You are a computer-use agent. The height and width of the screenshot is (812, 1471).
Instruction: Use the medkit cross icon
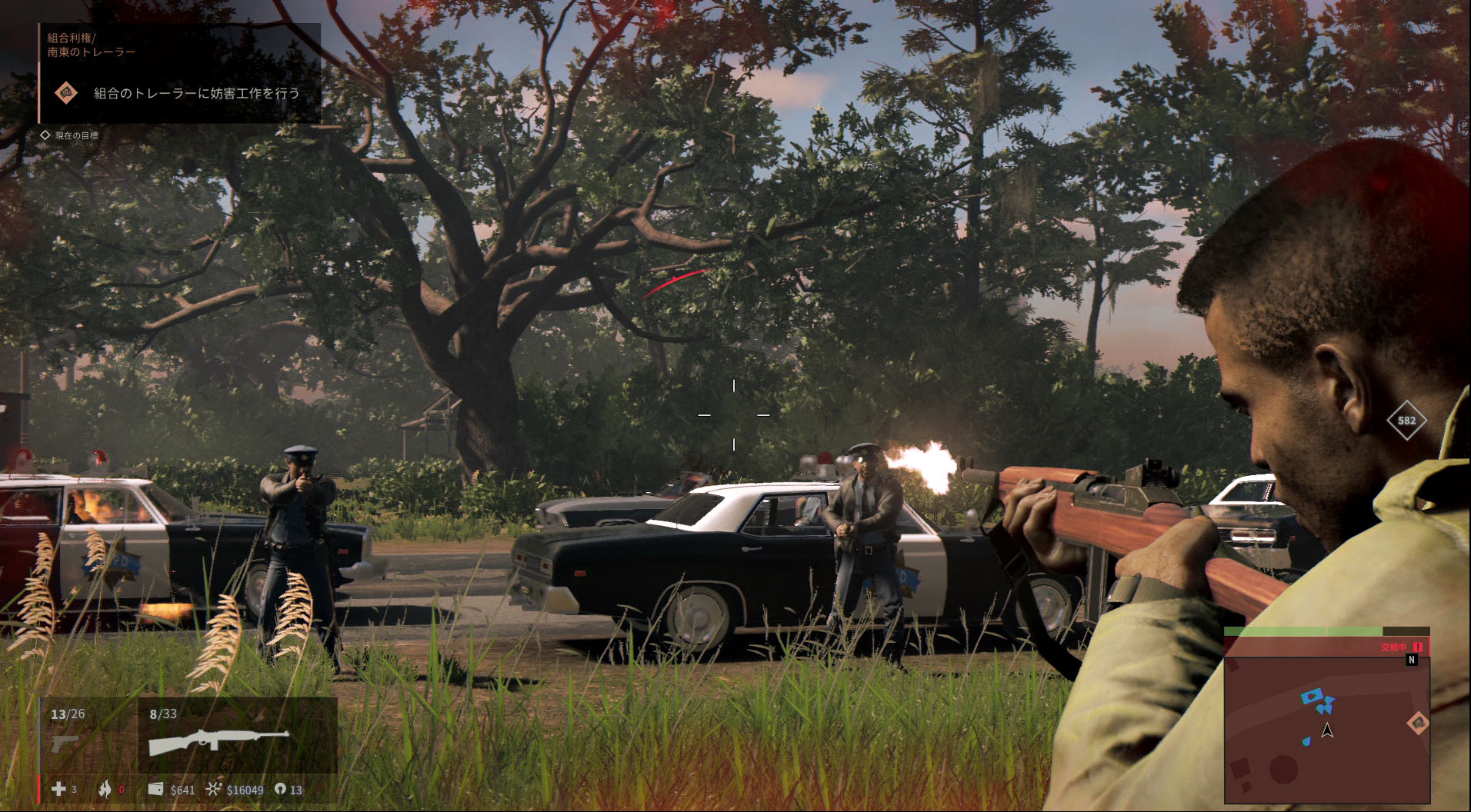[x=58, y=789]
